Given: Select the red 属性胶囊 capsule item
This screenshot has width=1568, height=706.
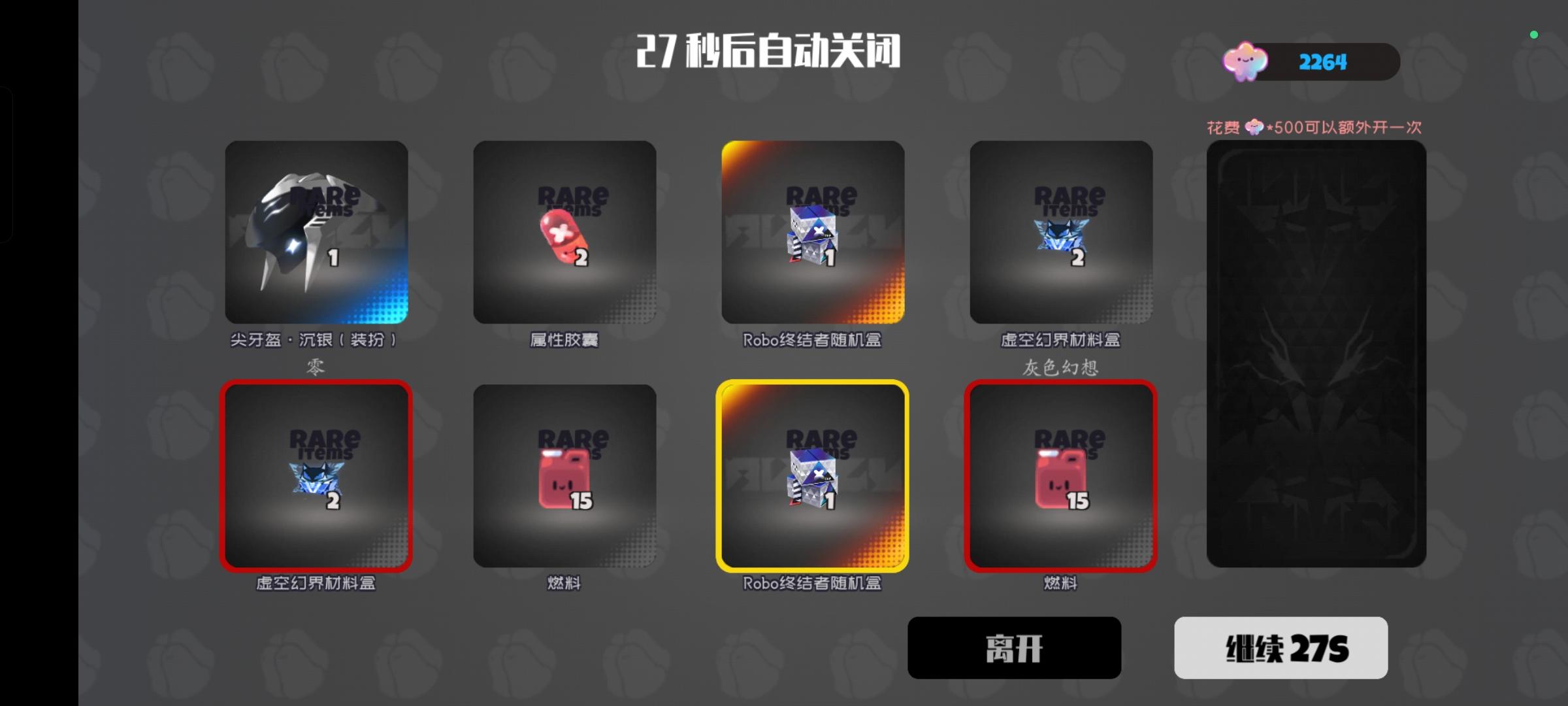Looking at the screenshot, I should (x=564, y=235).
